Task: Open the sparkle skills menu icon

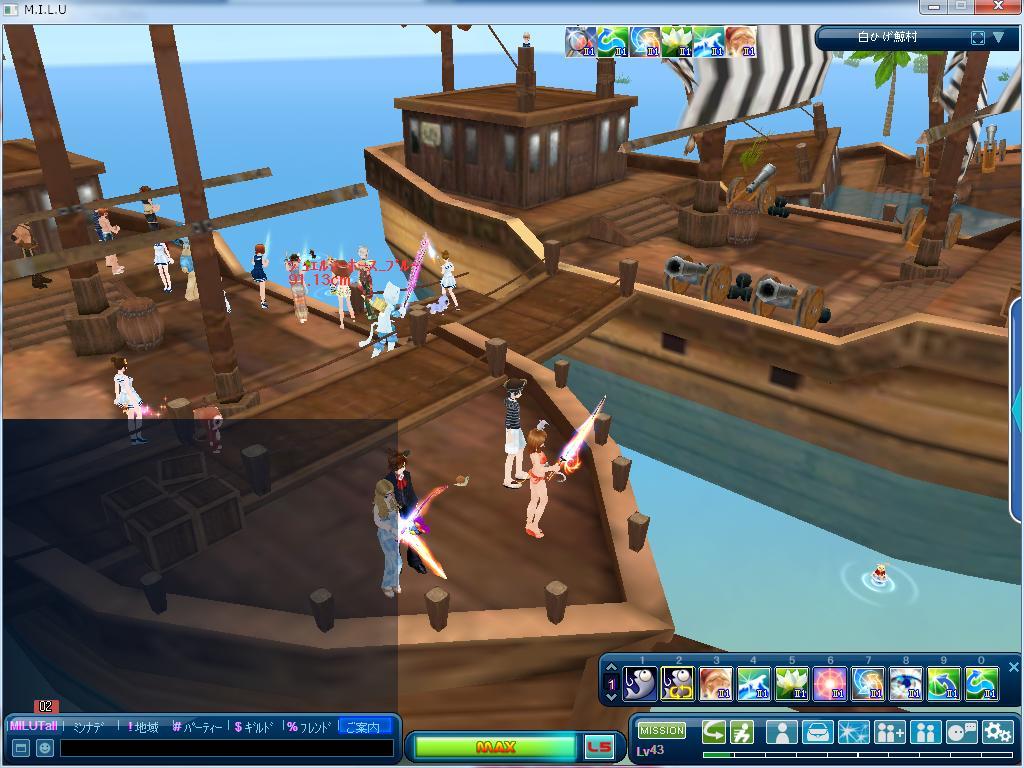Action: click(853, 733)
